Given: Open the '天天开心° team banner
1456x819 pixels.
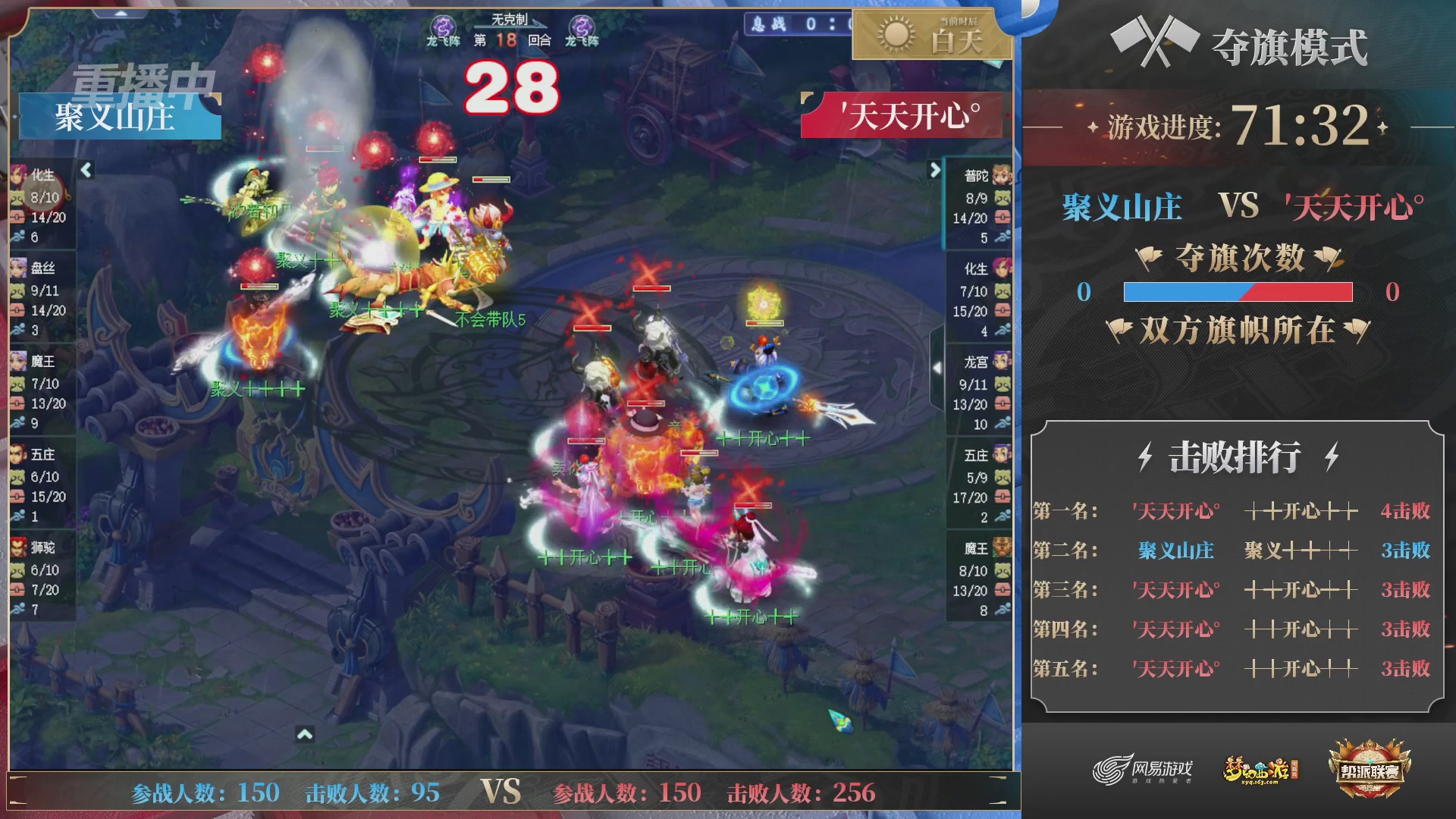Looking at the screenshot, I should click(x=902, y=116).
